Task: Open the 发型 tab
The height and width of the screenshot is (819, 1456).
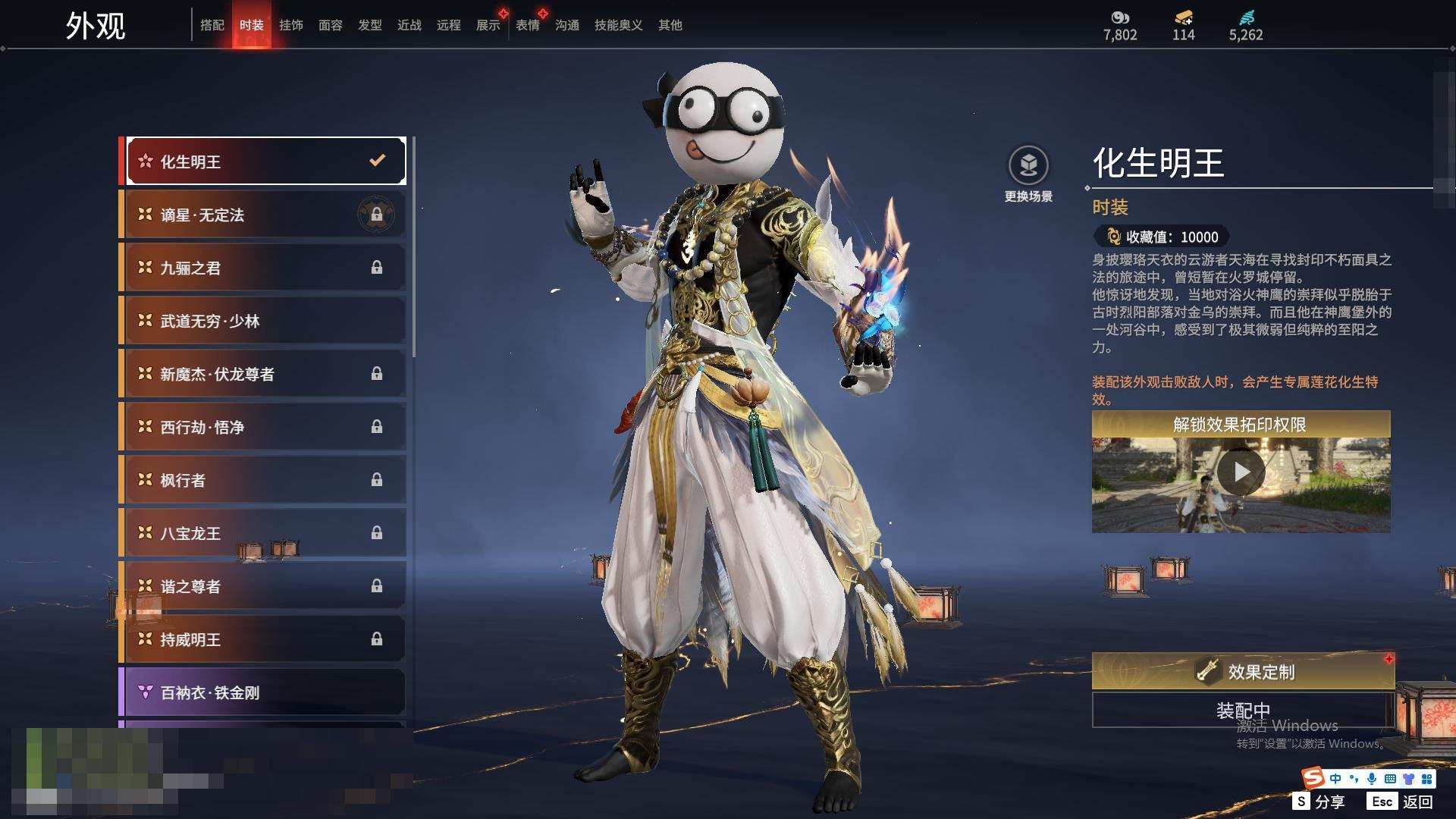Action: (x=370, y=25)
